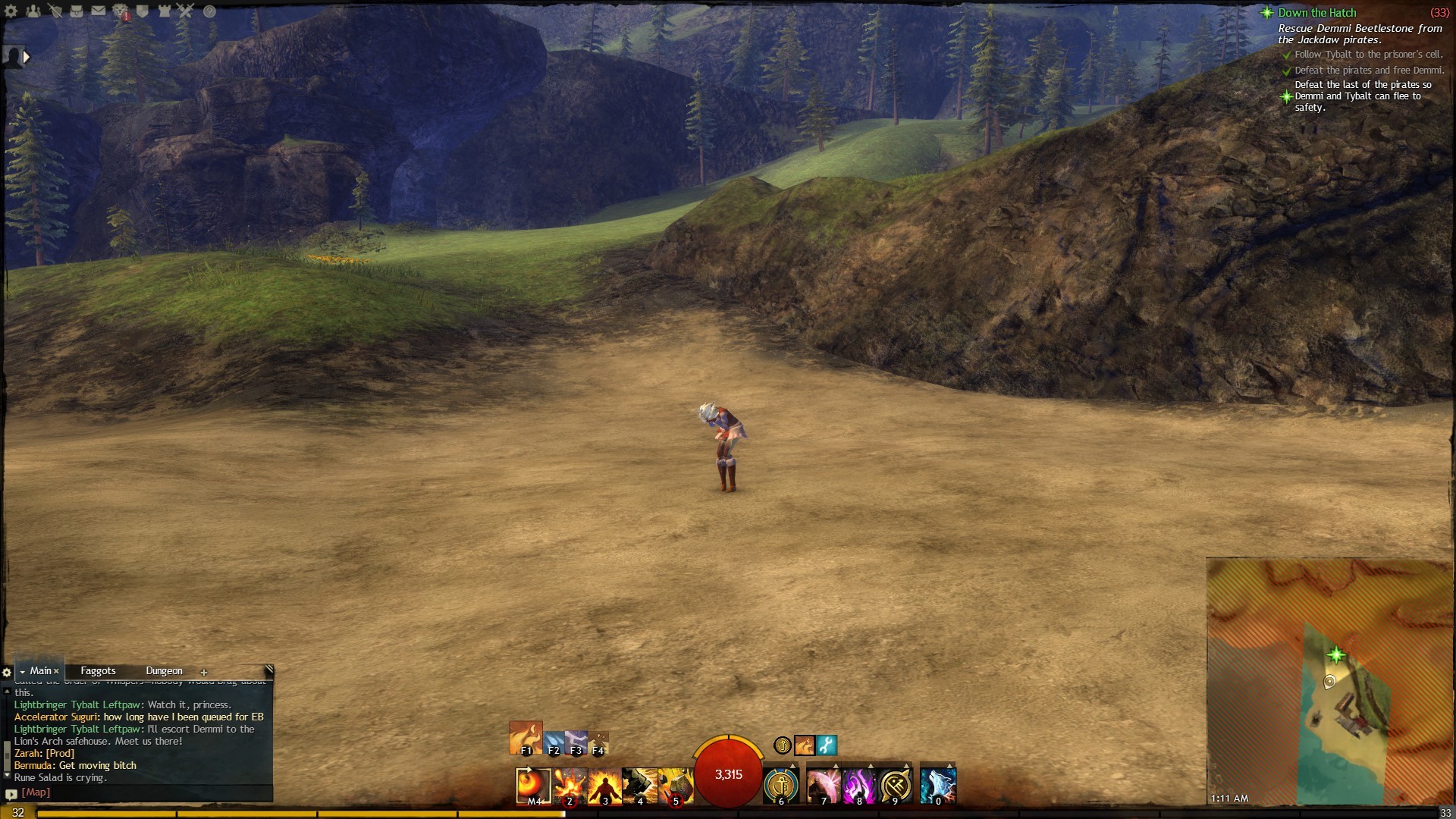Open the crossed swords PvP panel
The width and height of the screenshot is (1456, 819).
tap(187, 11)
